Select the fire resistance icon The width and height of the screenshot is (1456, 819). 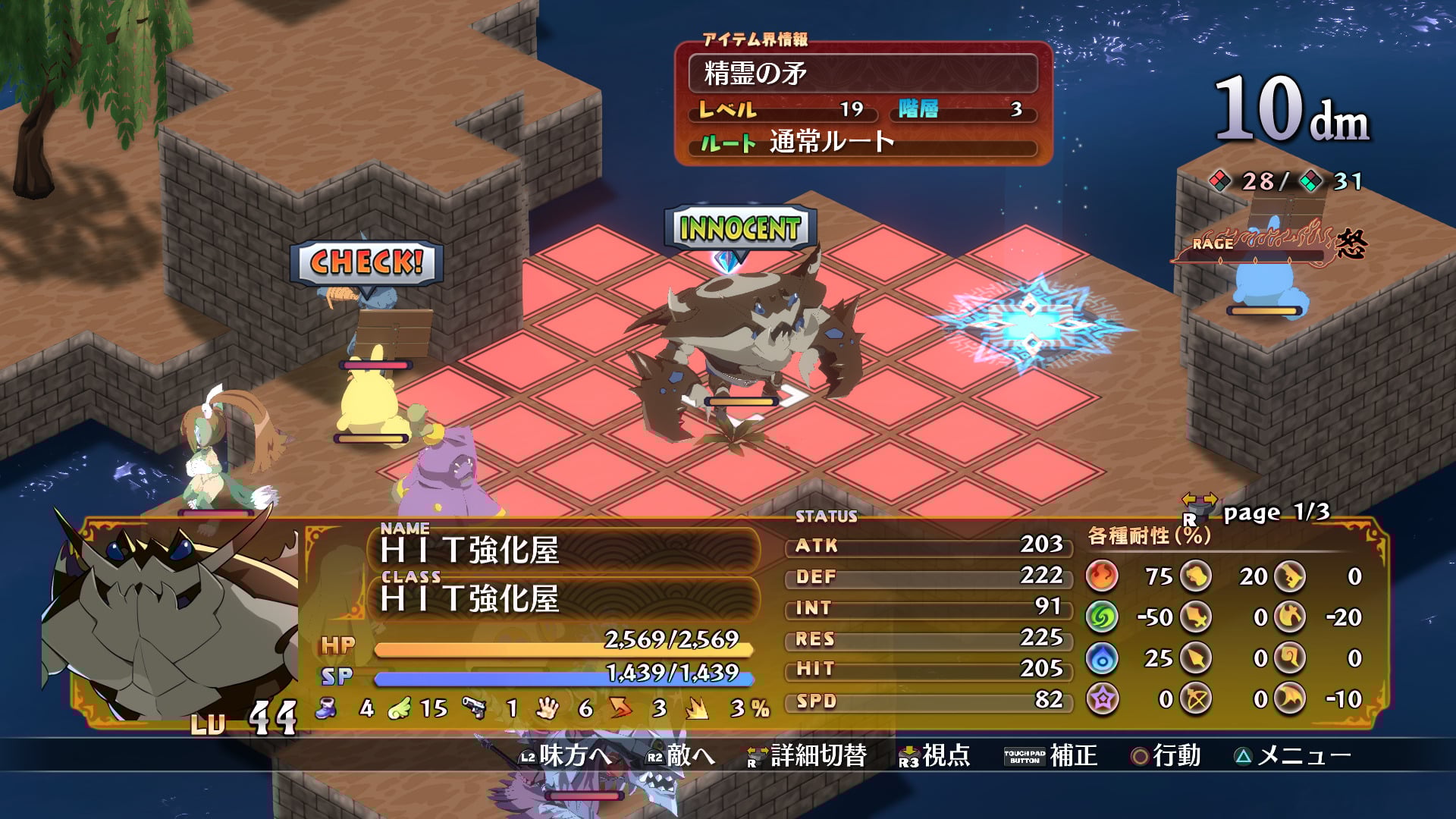[1102, 576]
